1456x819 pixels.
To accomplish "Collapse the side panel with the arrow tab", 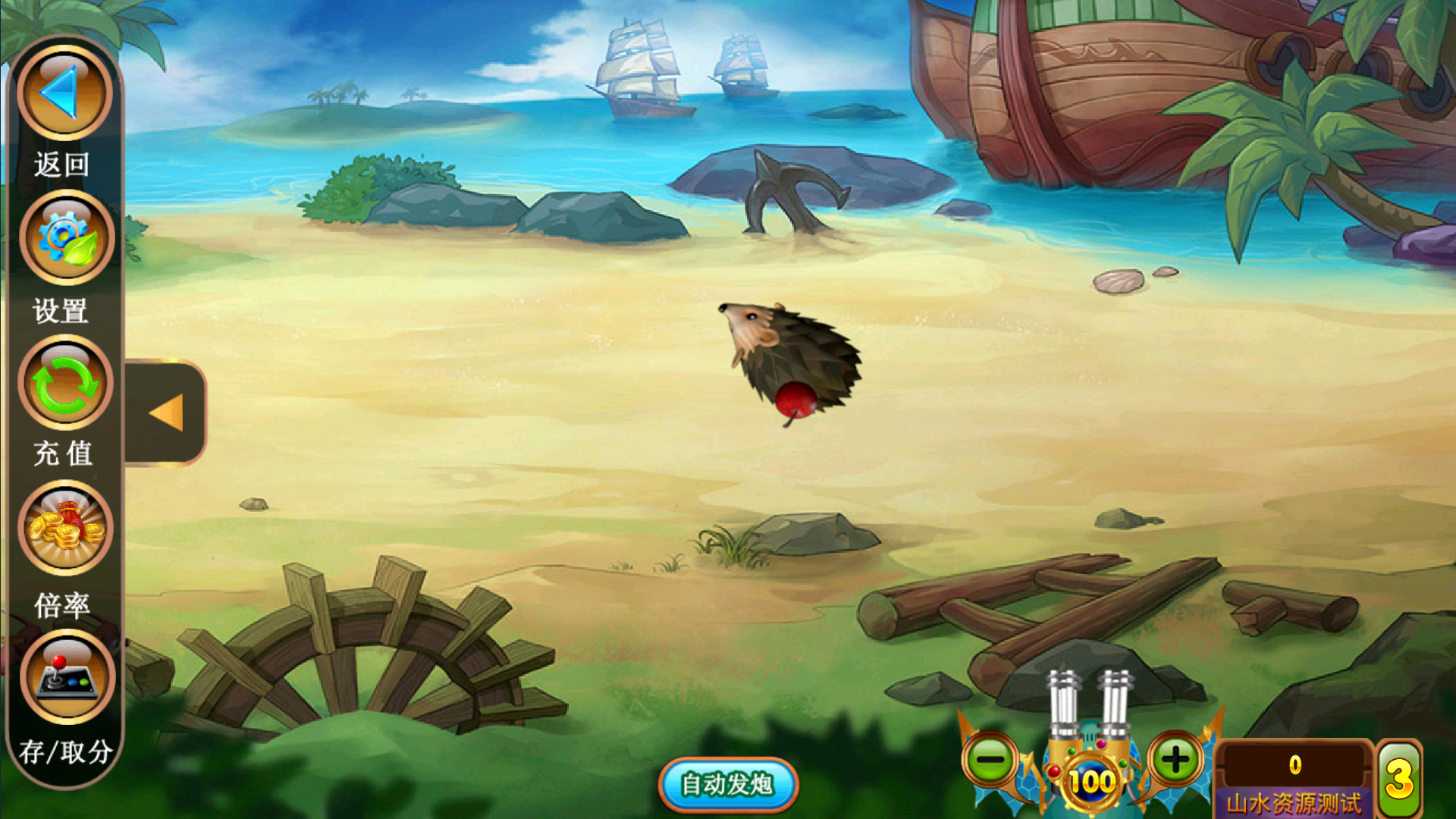I will 166,413.
